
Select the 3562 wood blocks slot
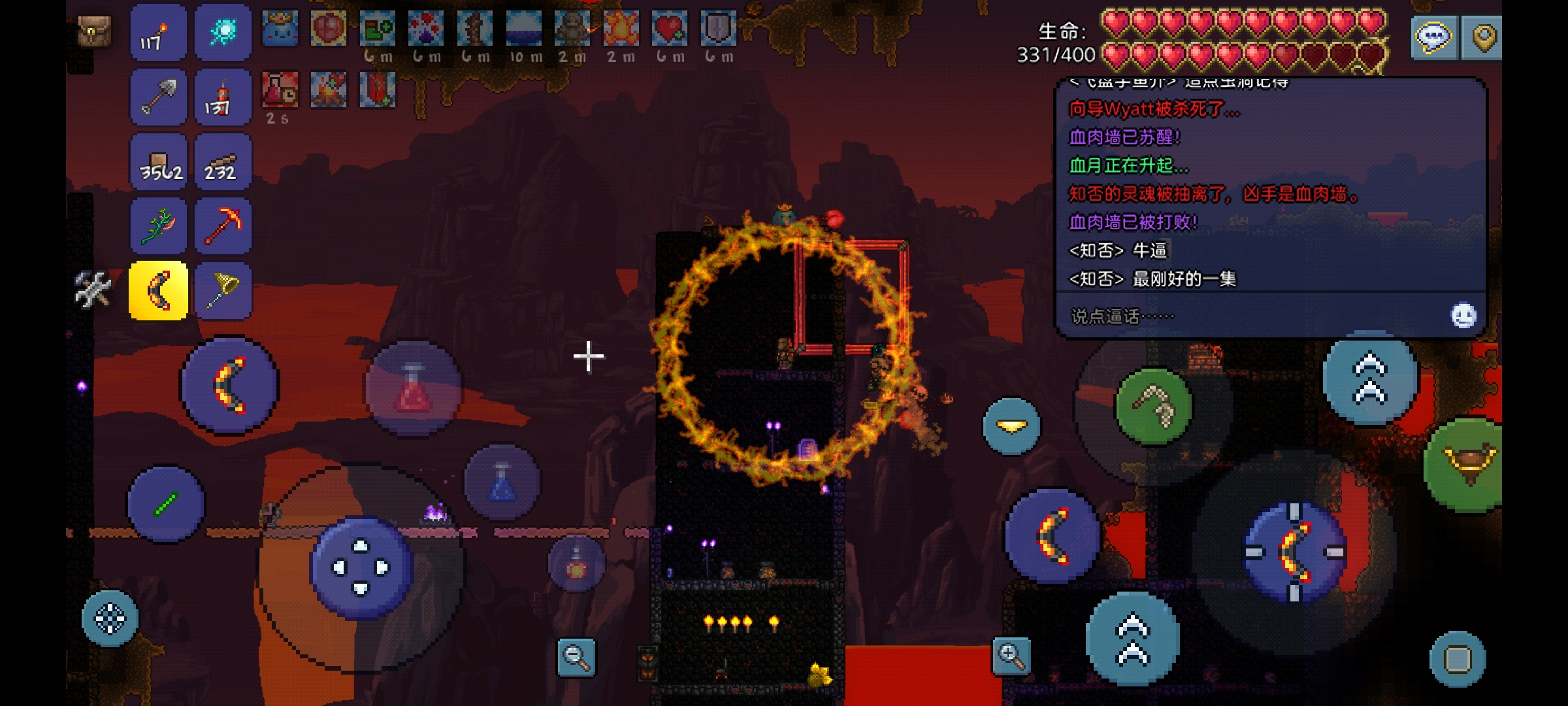pyautogui.click(x=158, y=162)
